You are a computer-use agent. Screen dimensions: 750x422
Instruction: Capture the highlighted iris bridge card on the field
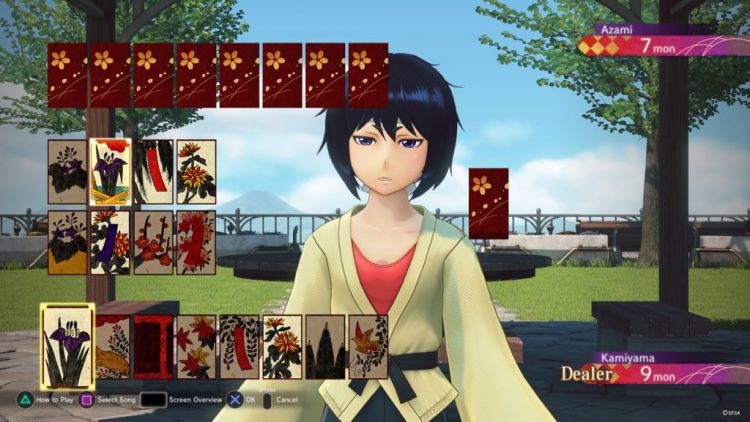pyautogui.click(x=110, y=171)
